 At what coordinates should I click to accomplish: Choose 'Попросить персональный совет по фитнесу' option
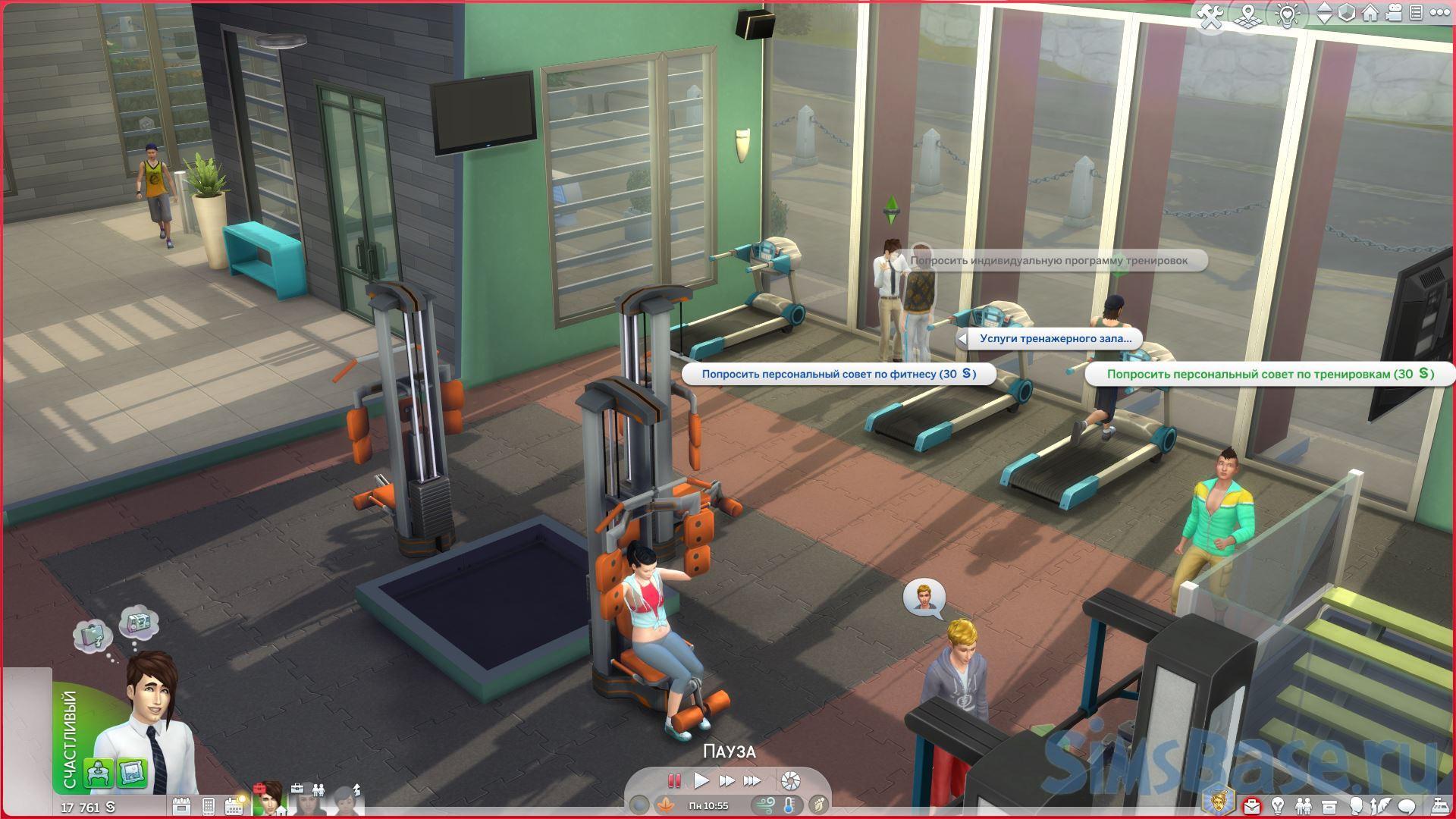coord(838,374)
